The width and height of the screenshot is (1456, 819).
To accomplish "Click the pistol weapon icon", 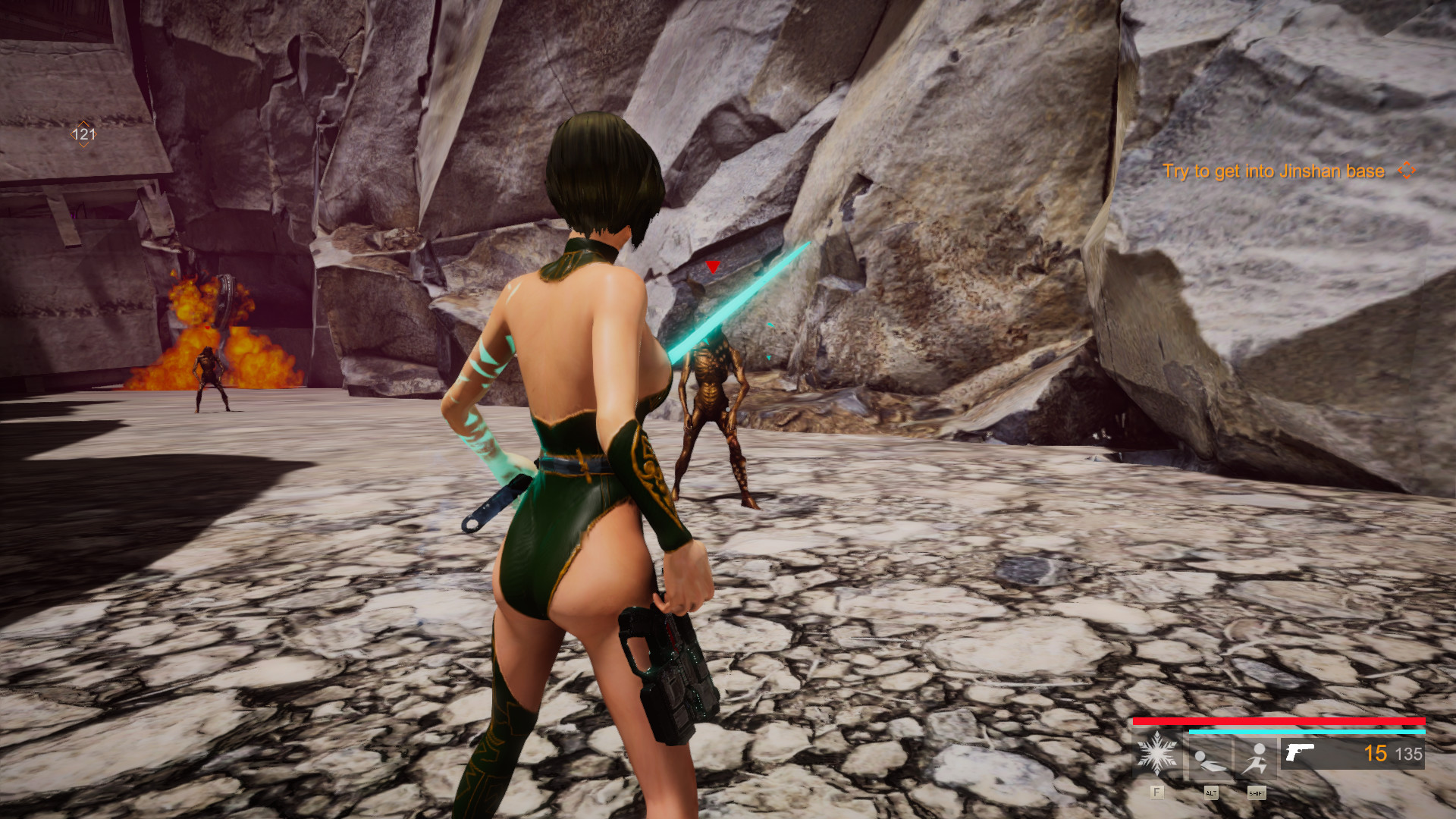I will 1300,752.
